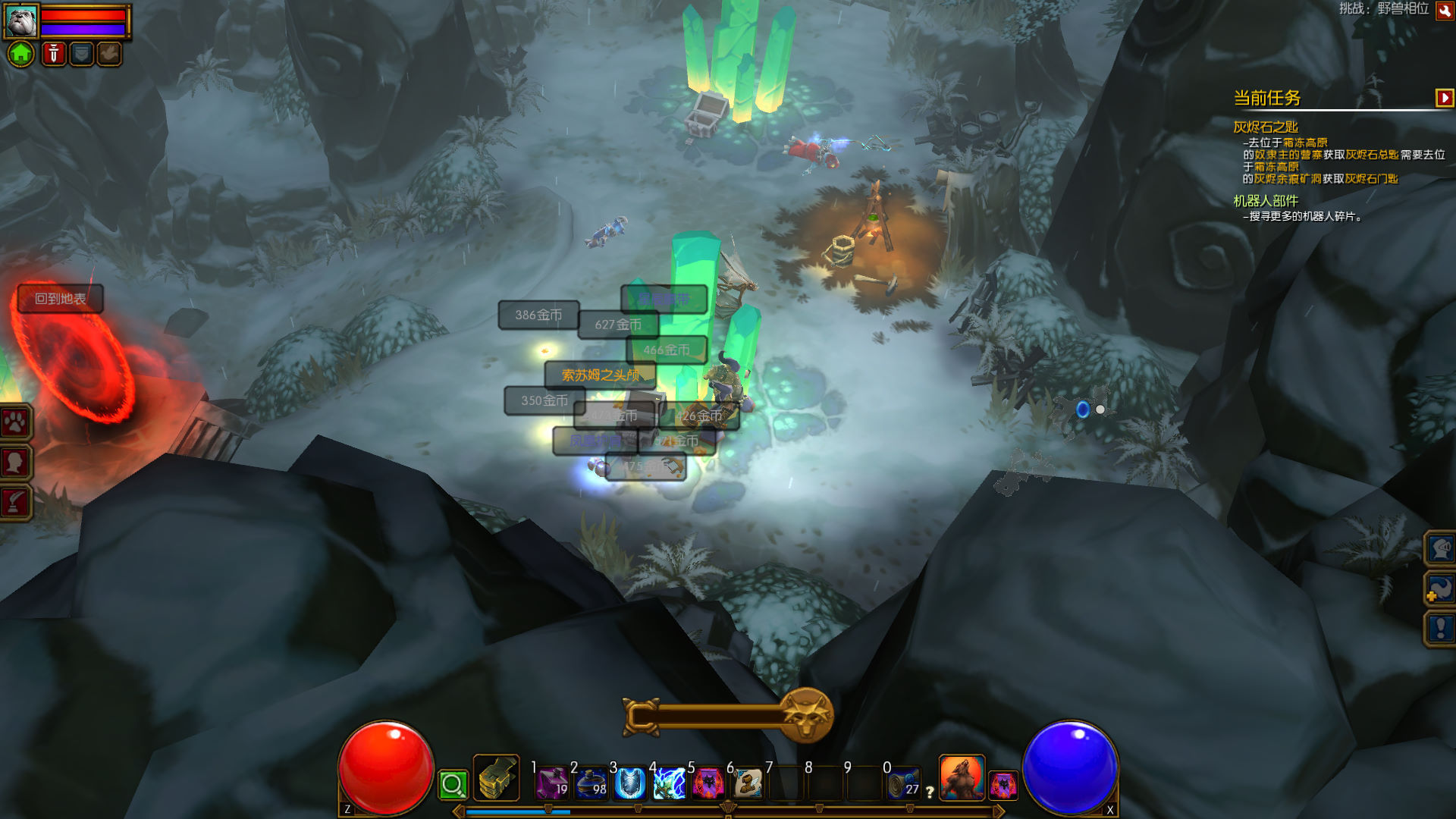Click the bulldog pet portrait
The image size is (1456, 819).
click(x=20, y=20)
